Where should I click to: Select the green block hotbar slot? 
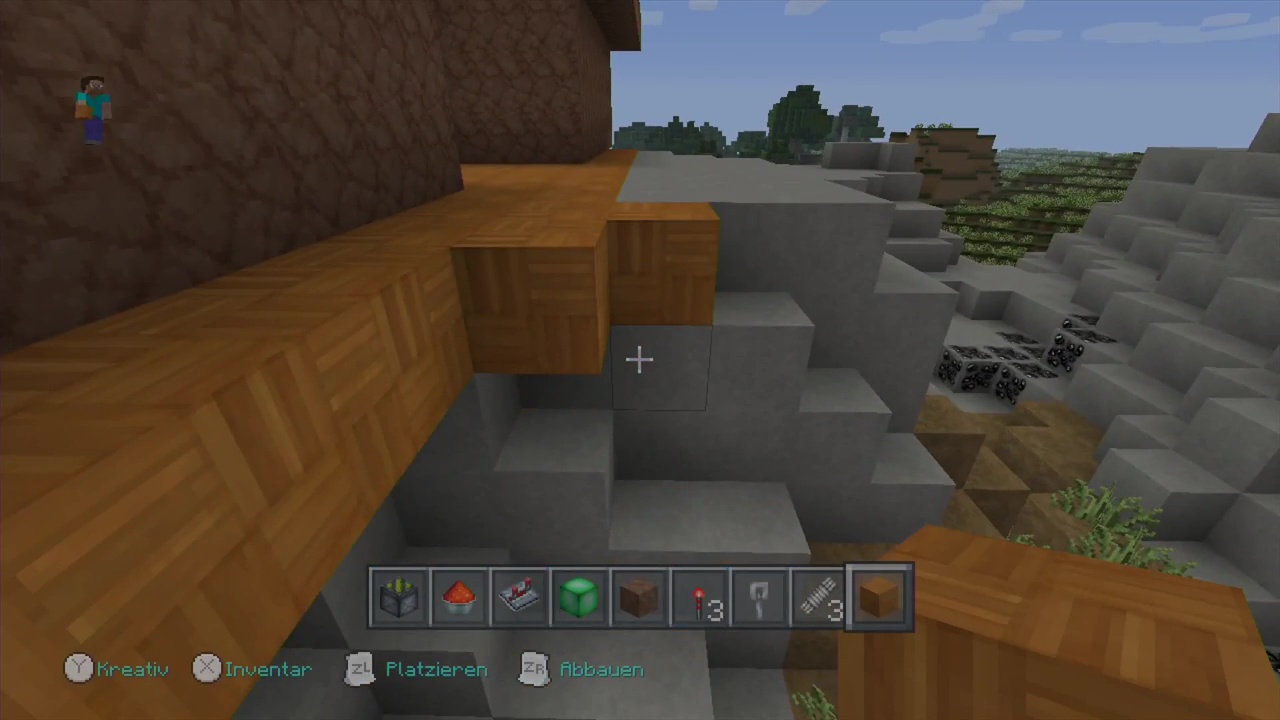(x=579, y=598)
